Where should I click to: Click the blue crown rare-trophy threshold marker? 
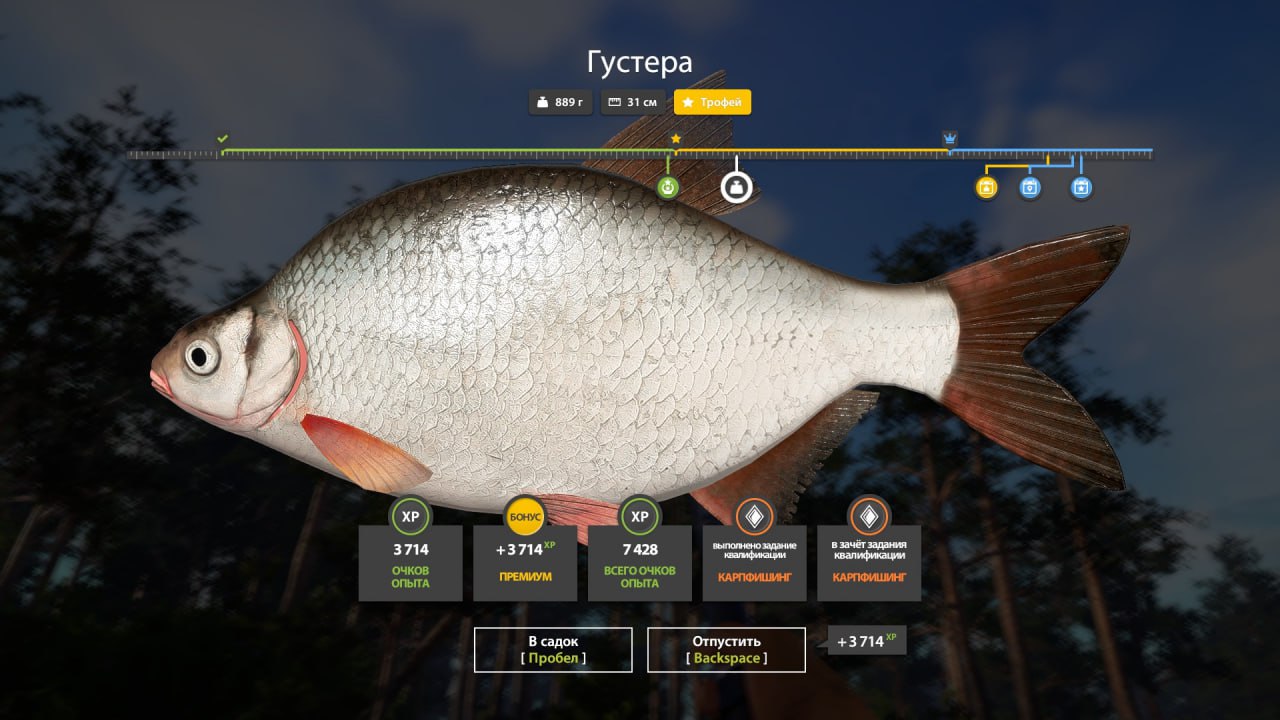949,138
